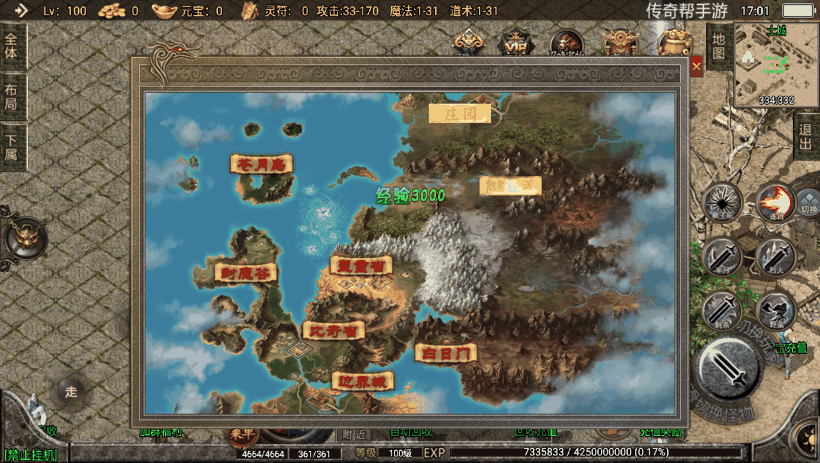The height and width of the screenshot is (463, 820).
Task: Select the 全体 side tab
Action: [11, 46]
